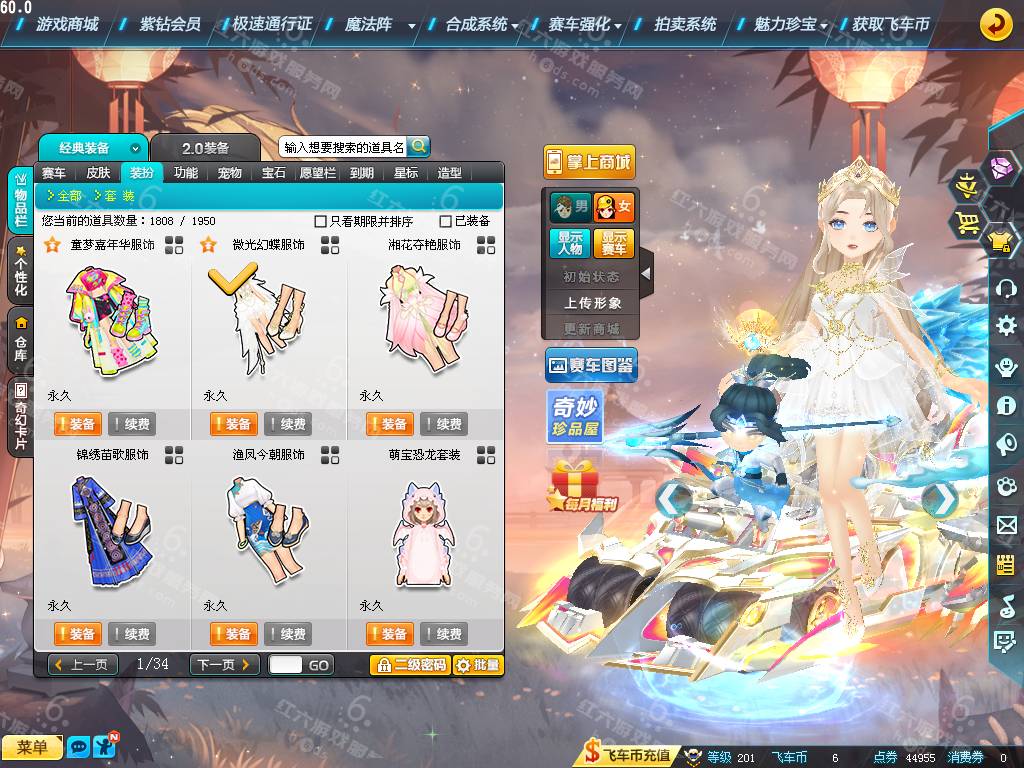
Task: Click the 批量 batch button
Action: [478, 665]
